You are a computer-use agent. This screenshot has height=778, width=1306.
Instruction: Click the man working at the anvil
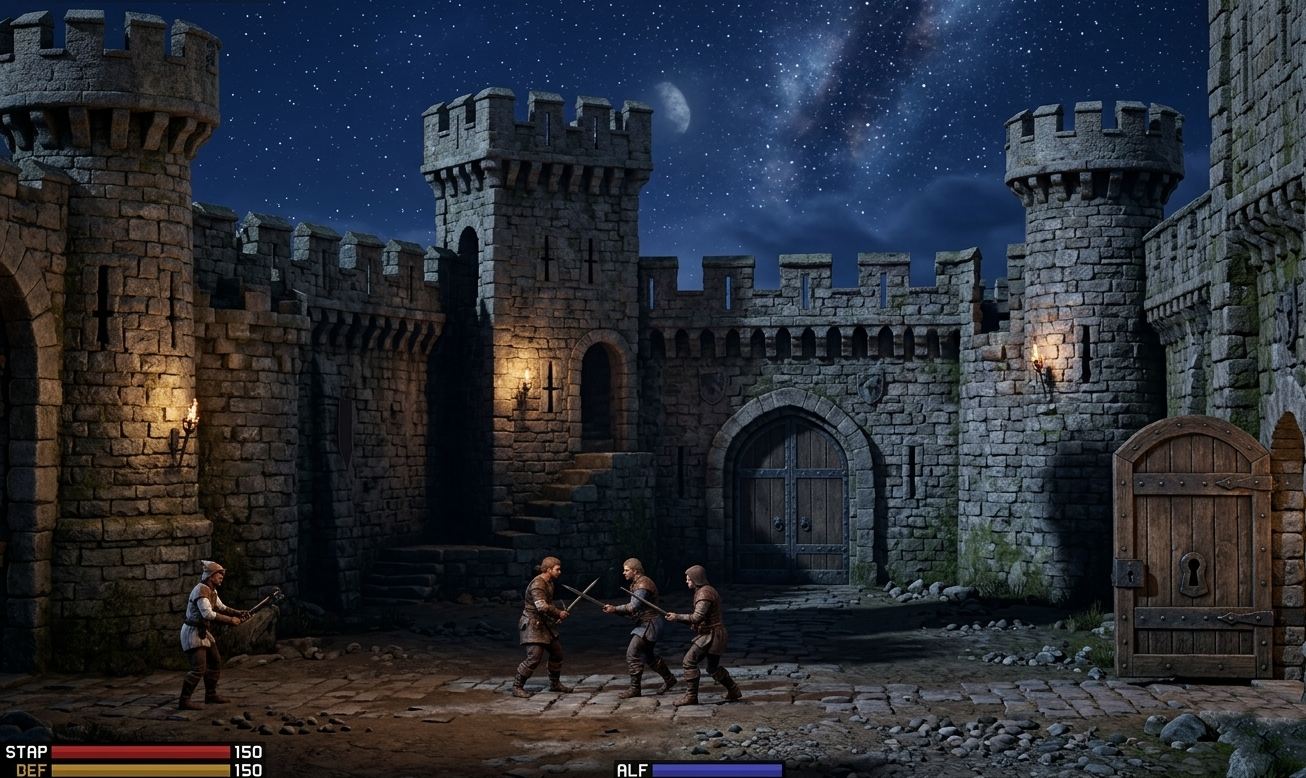(203, 626)
